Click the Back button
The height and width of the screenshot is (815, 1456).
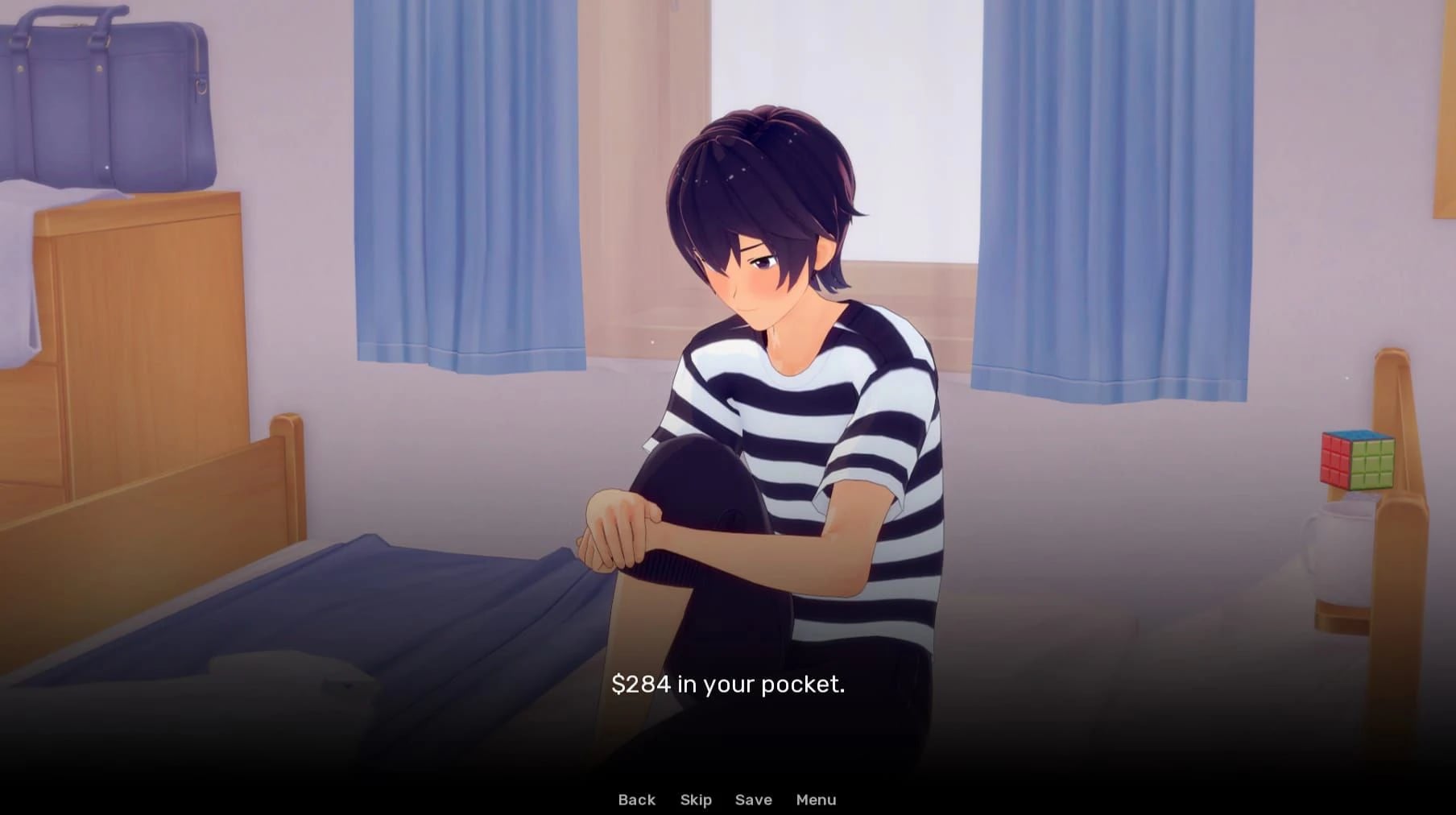[x=636, y=799]
